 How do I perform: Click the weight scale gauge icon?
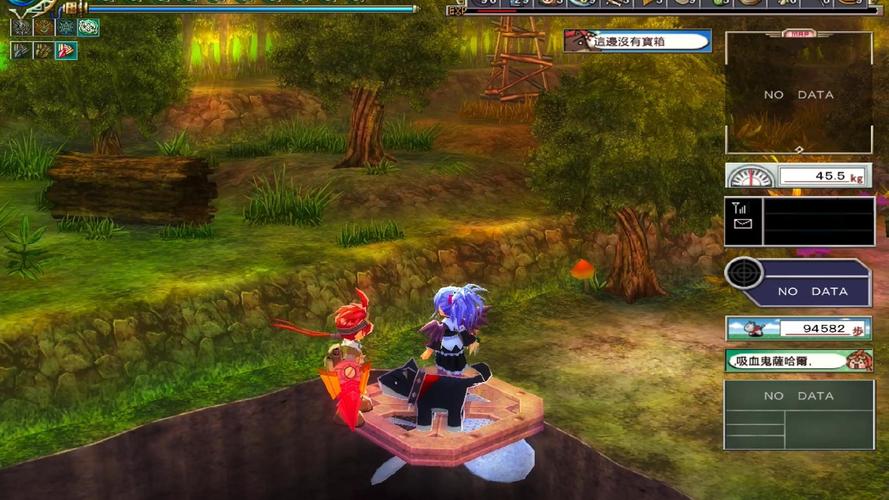point(749,177)
